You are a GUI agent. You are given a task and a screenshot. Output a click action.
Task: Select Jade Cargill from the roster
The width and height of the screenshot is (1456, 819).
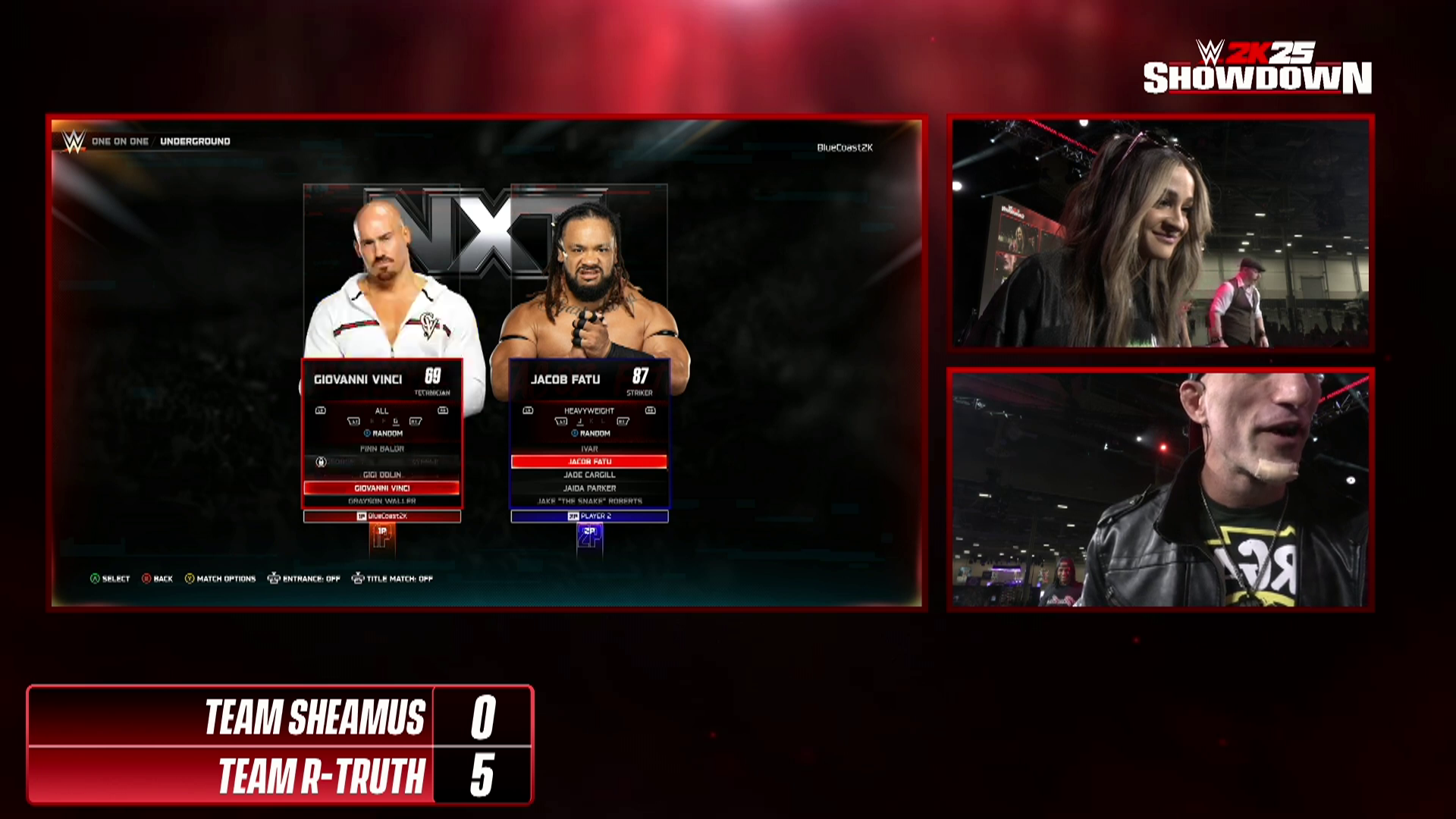[589, 475]
